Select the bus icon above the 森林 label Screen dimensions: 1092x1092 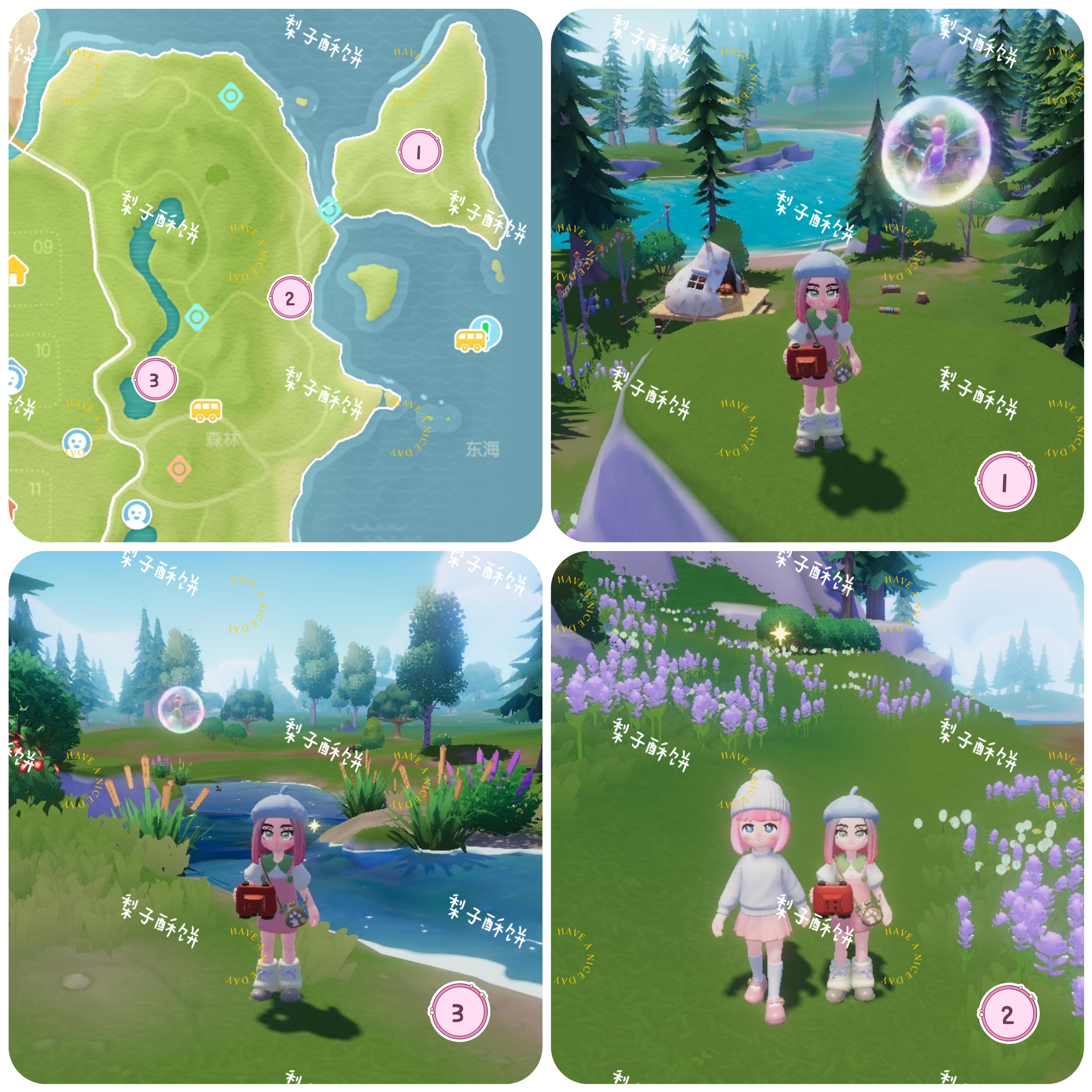point(206,409)
